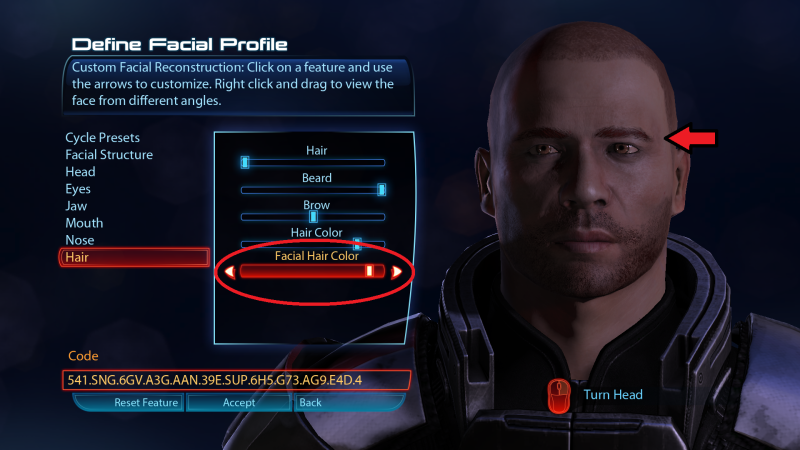Adjust the Brow slider

click(x=313, y=216)
